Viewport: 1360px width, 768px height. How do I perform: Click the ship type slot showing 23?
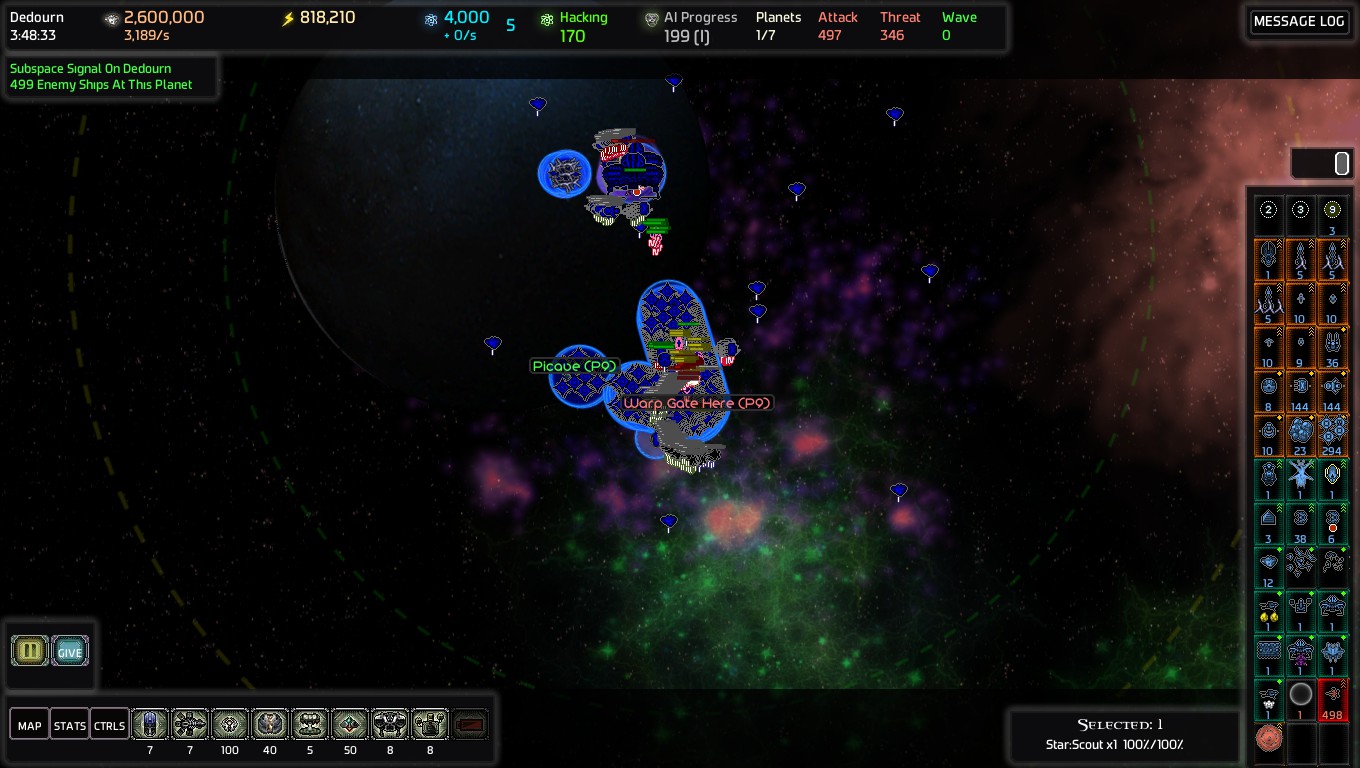click(x=1300, y=435)
